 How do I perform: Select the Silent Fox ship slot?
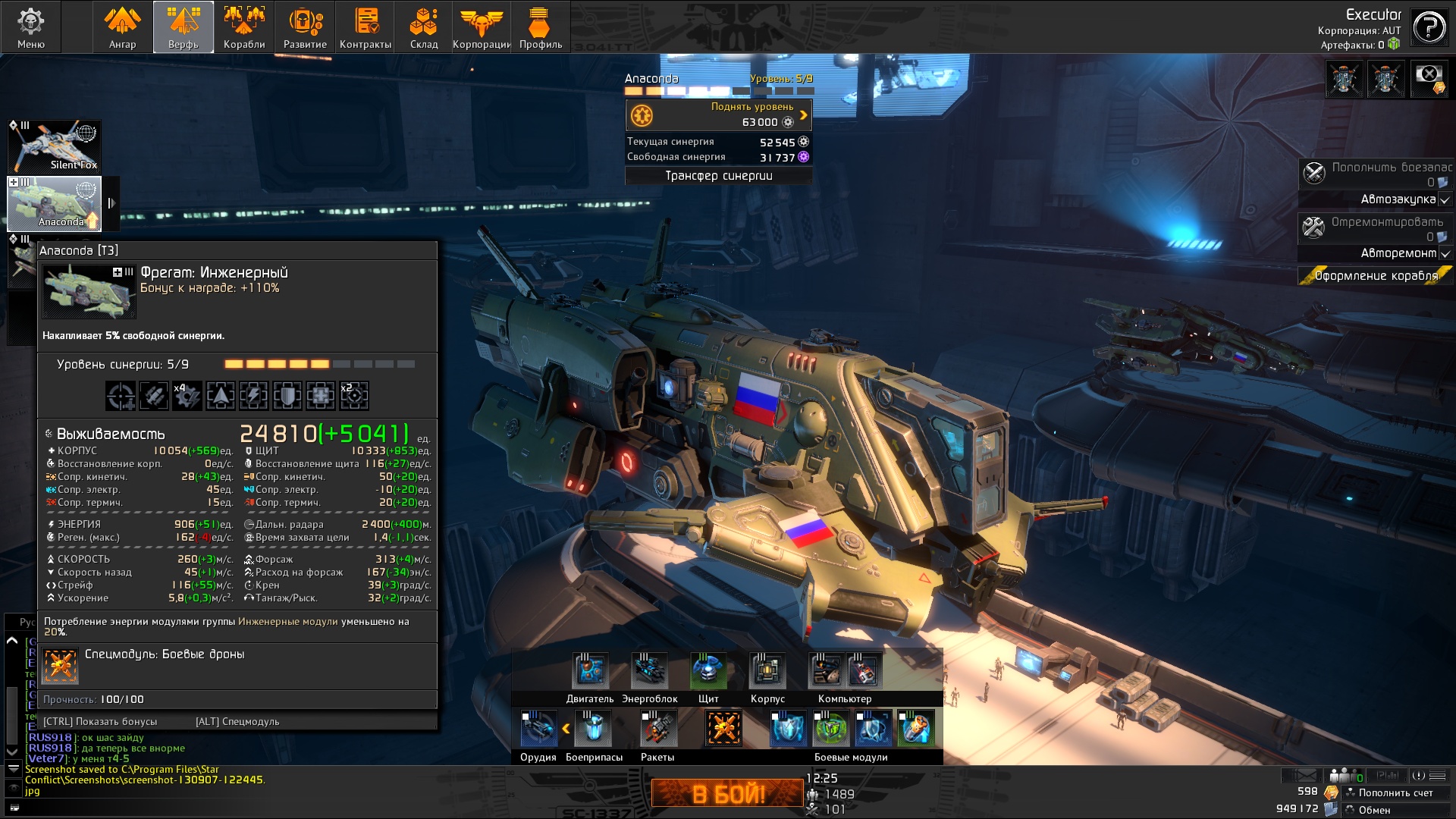coord(55,146)
